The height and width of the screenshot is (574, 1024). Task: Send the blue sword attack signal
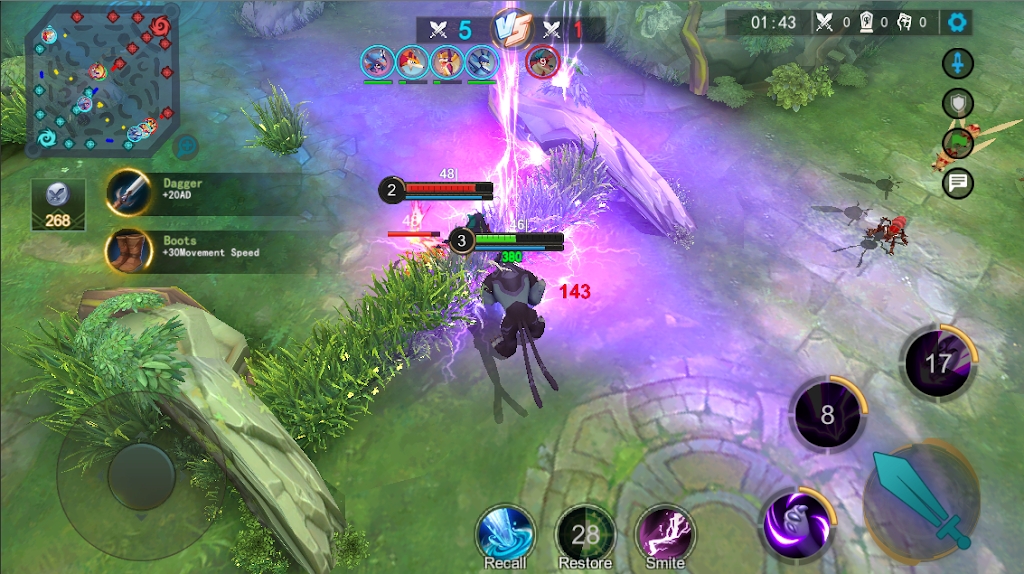(x=958, y=64)
